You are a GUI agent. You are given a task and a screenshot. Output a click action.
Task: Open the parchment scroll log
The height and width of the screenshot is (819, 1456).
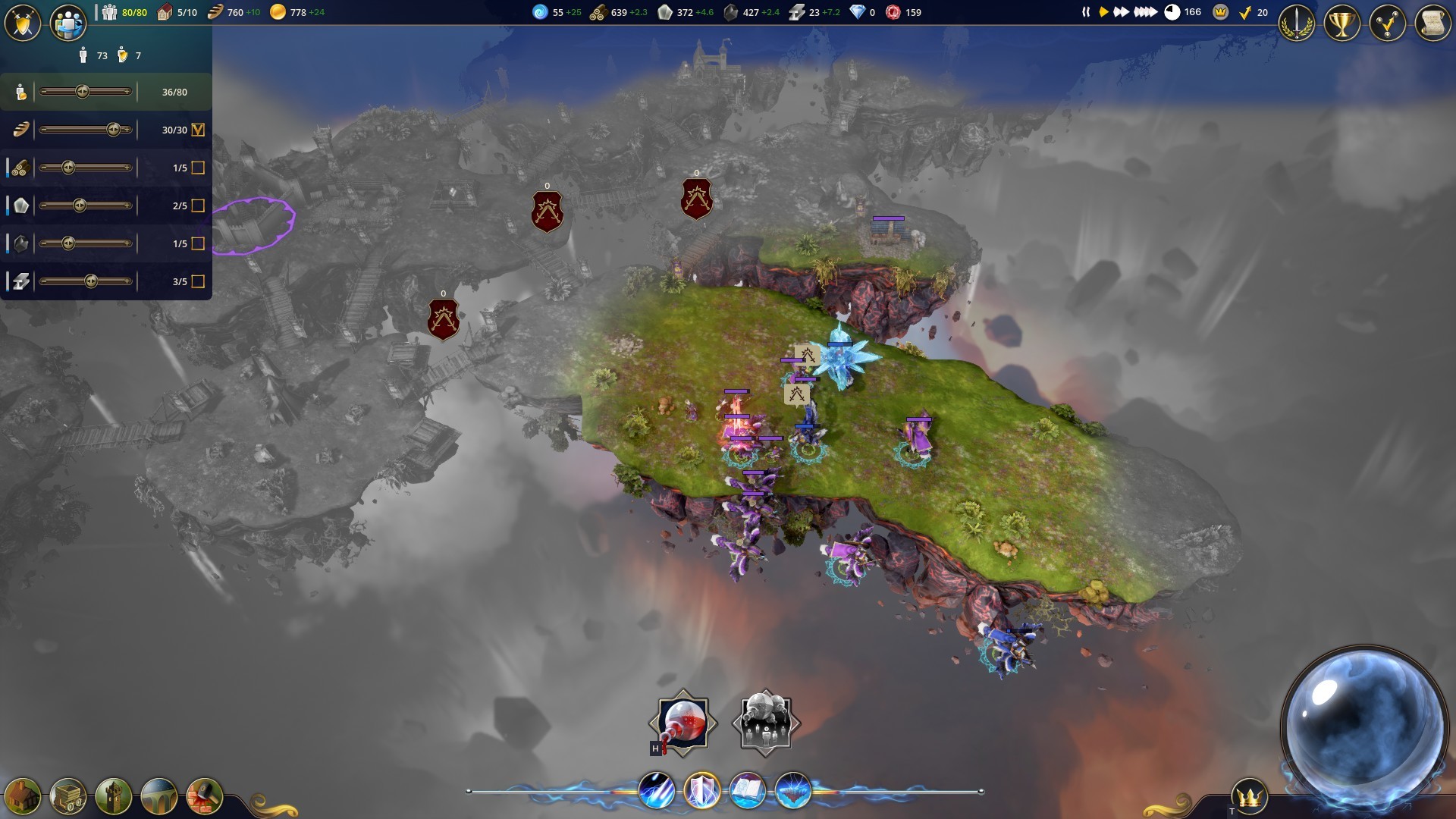point(1432,24)
